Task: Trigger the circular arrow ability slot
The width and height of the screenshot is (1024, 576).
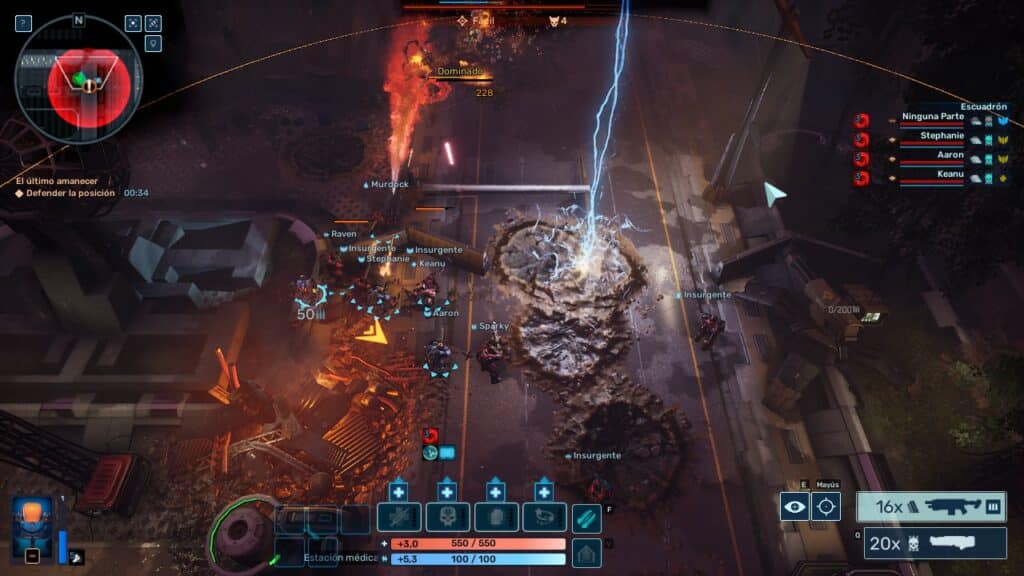Action: point(544,517)
